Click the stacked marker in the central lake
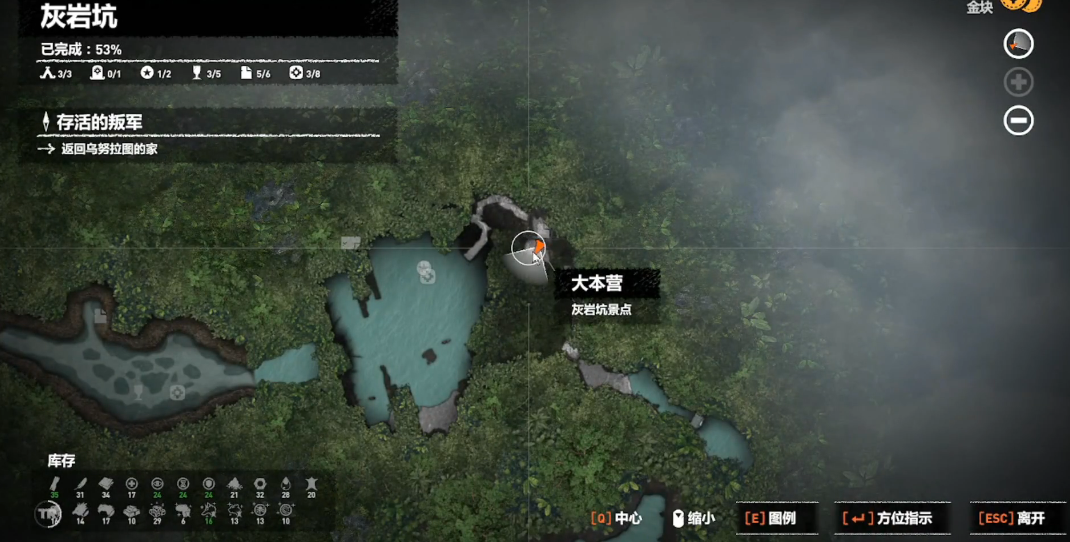The height and width of the screenshot is (542, 1070). tap(427, 271)
